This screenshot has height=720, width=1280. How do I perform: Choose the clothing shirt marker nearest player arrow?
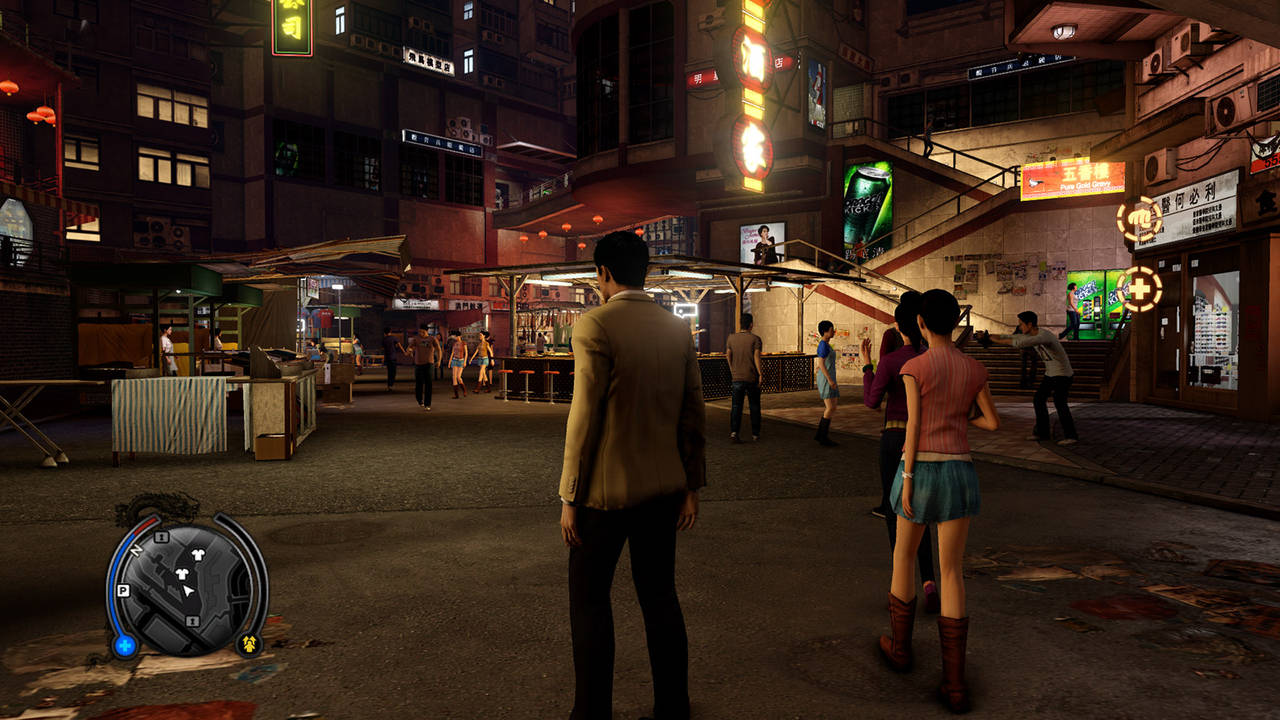183,574
